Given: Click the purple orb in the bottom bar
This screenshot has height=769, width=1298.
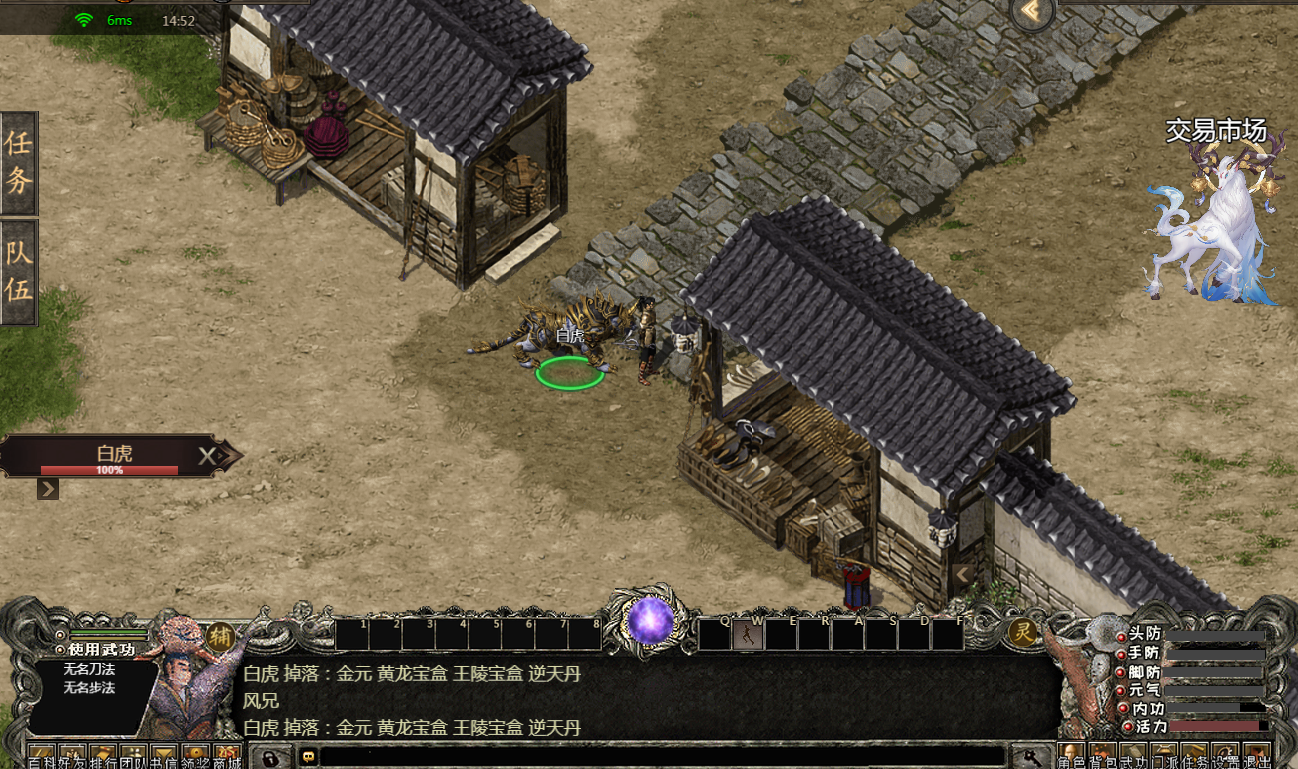Looking at the screenshot, I should pos(650,620).
